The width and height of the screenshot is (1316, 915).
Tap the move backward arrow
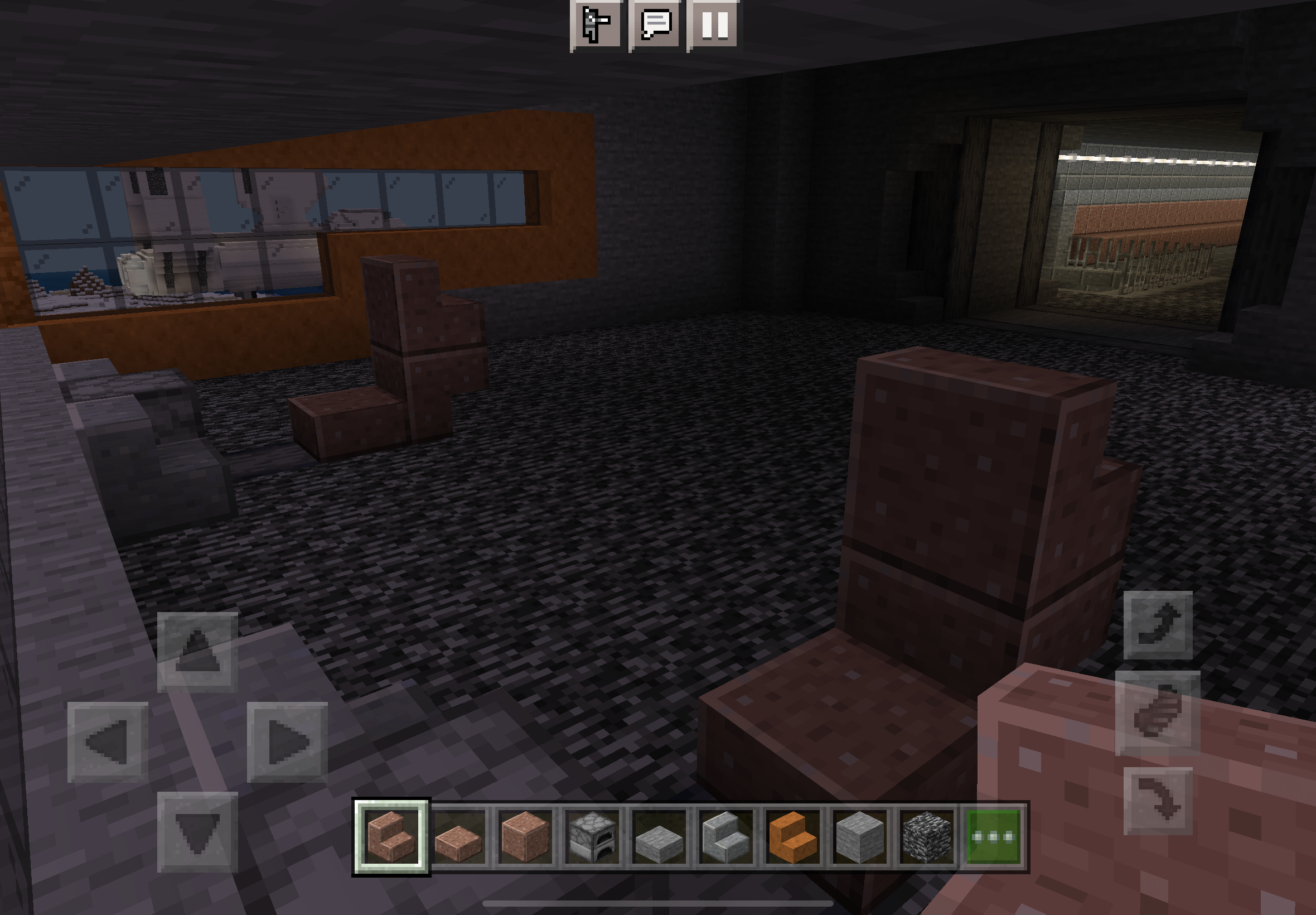pyautogui.click(x=197, y=832)
